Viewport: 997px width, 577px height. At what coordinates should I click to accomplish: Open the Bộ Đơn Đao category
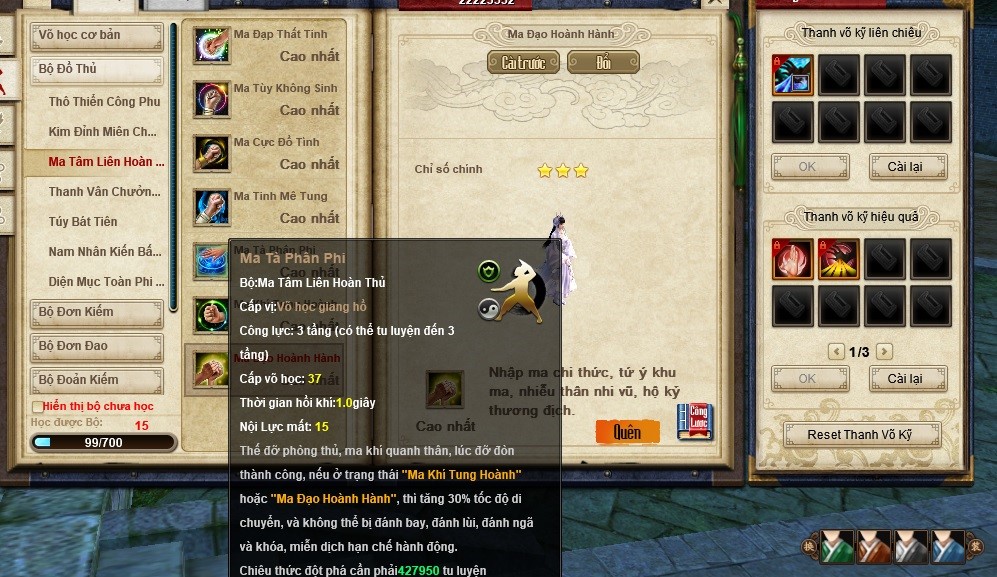click(x=98, y=347)
